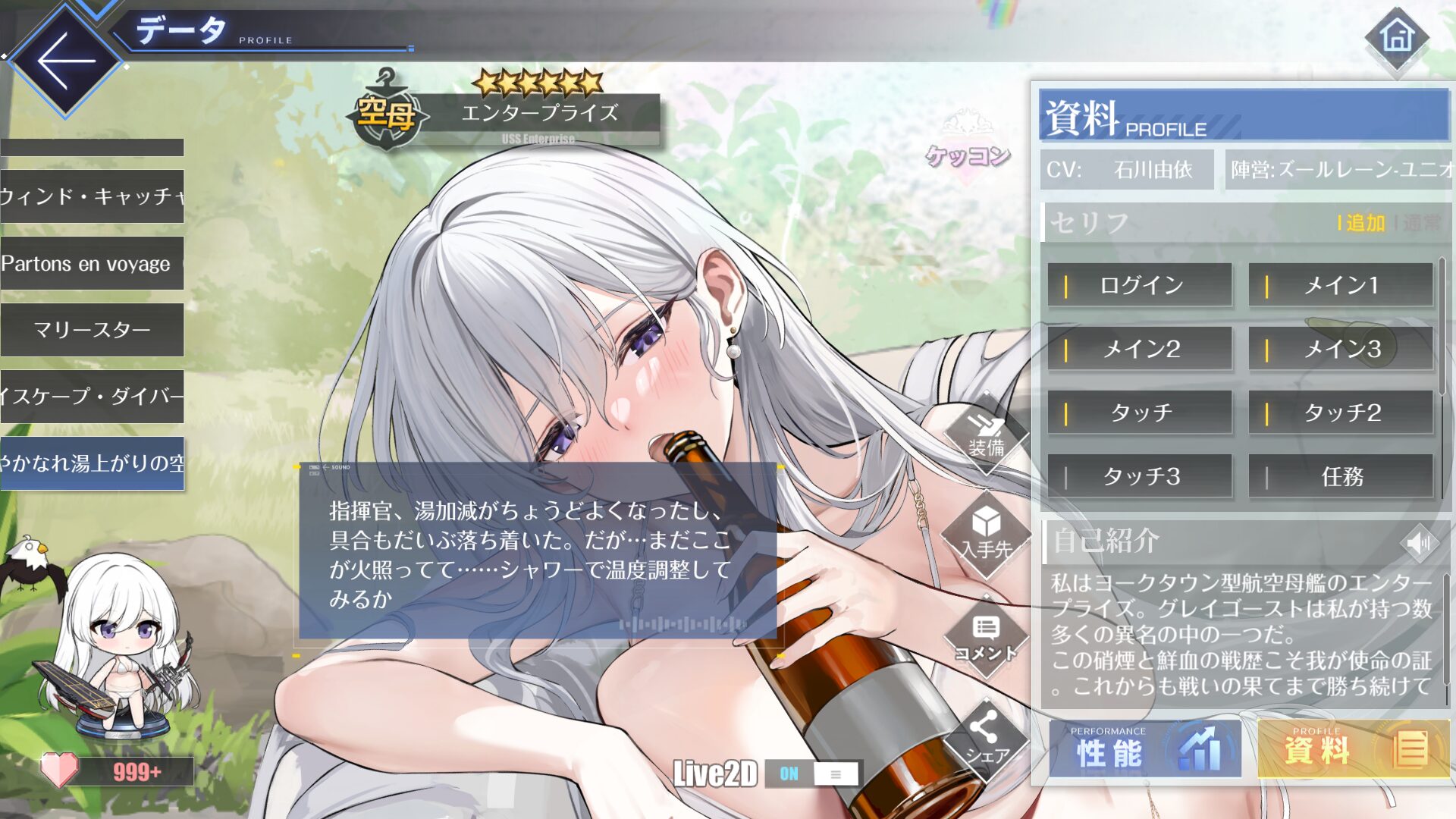
Task: Play the メイン3 voice line
Action: [x=1340, y=349]
